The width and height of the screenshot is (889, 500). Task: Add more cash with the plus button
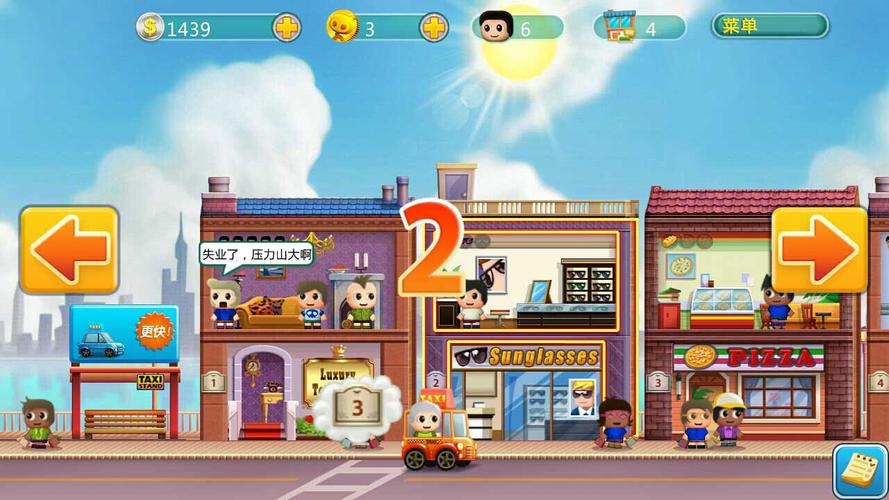click(287, 28)
